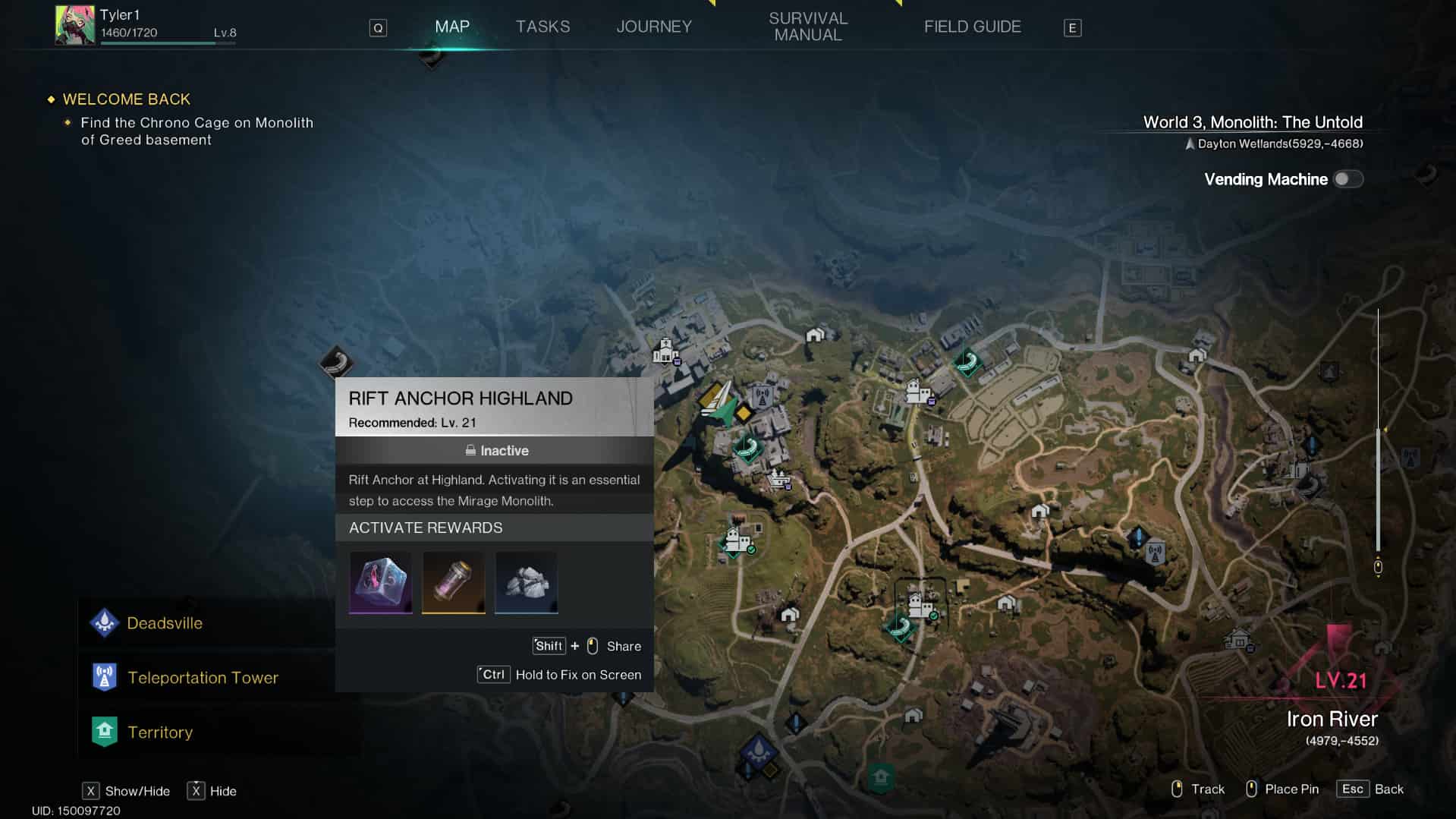1456x819 pixels.
Task: Click the Place Pin button
Action: point(1281,789)
